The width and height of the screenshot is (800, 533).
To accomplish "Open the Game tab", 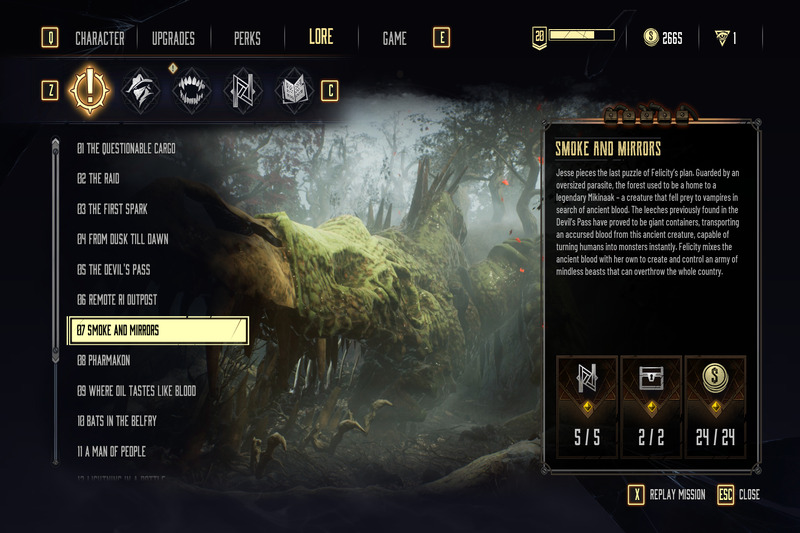I will point(394,39).
